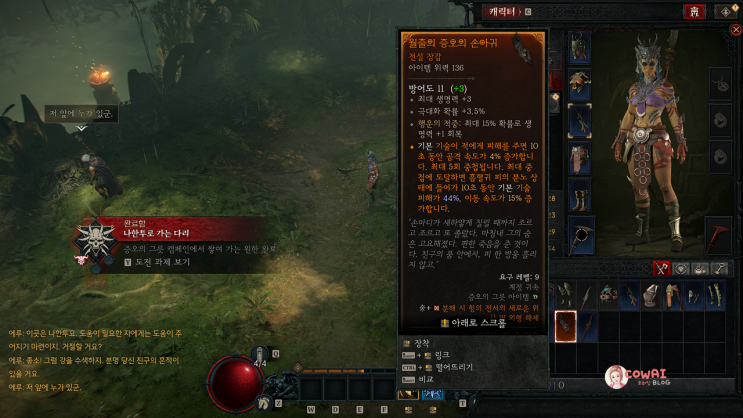Pick the highlighted gloves item in the inventory

click(566, 324)
